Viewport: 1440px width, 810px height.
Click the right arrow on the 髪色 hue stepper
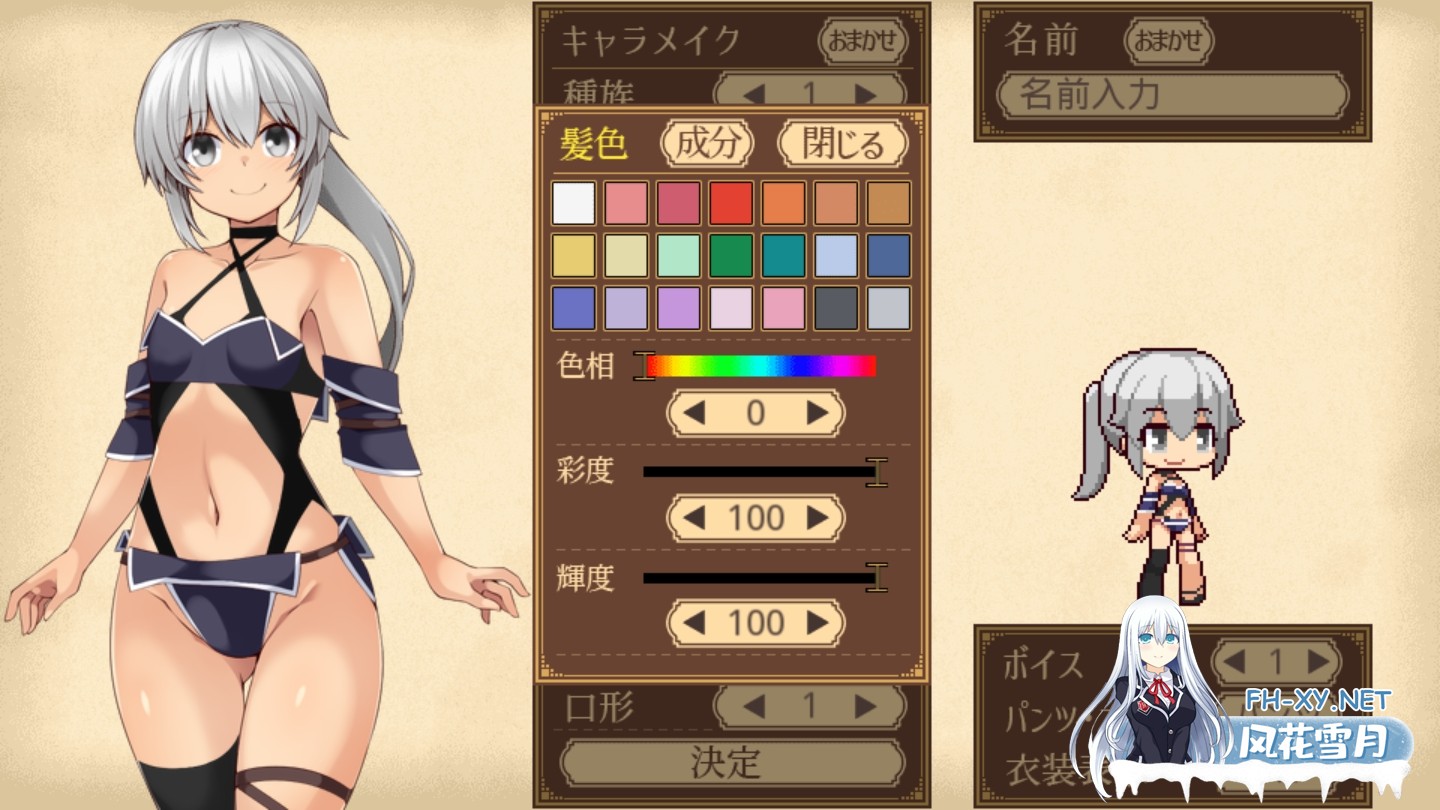coord(815,413)
